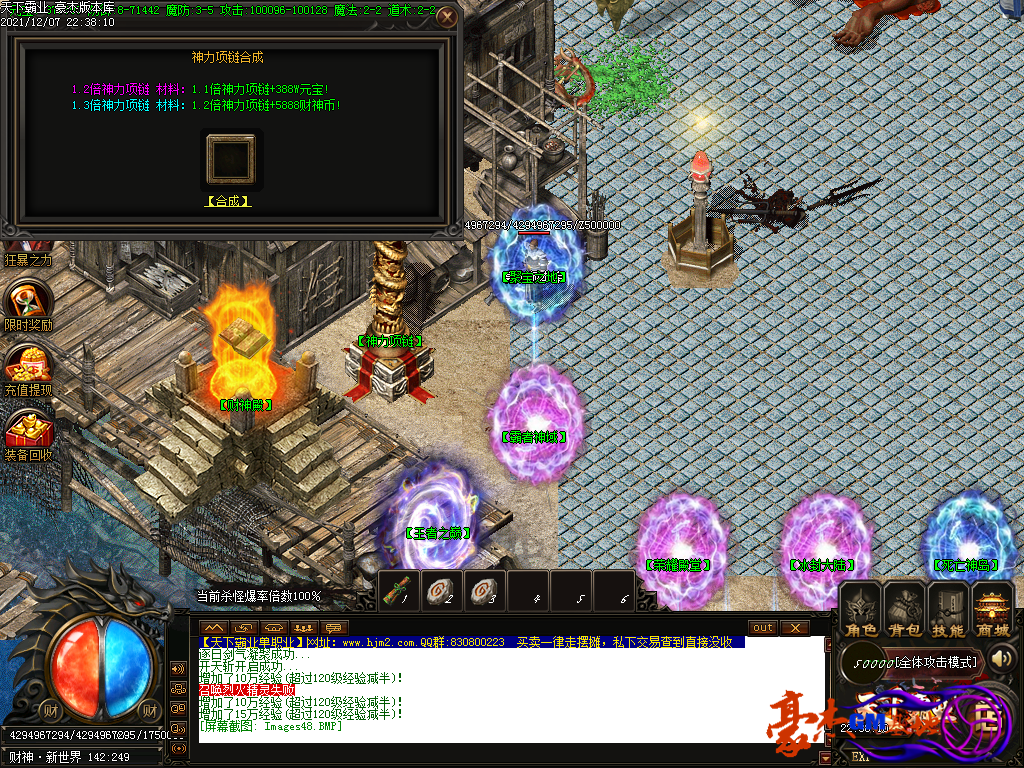The image size is (1024, 768).
Task: Use the scroll item in hotbar slot 1
Action: [400, 590]
